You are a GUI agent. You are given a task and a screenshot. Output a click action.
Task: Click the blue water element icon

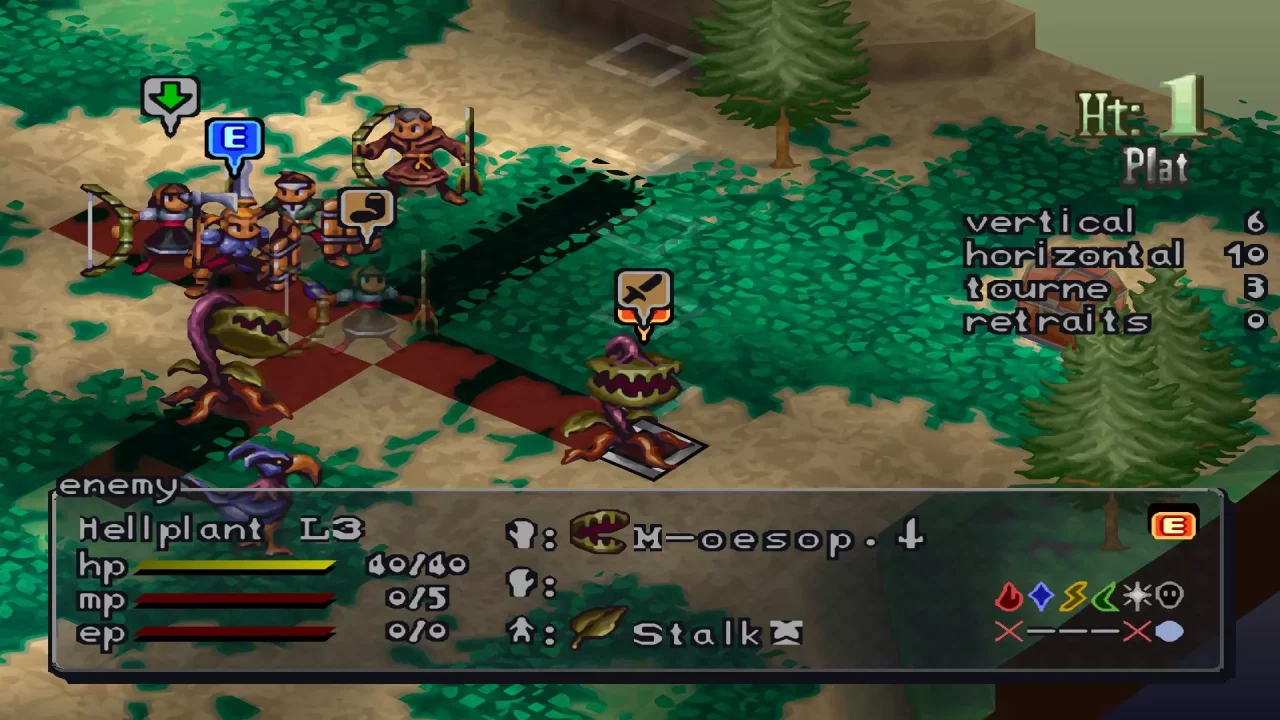pyautogui.click(x=1041, y=597)
